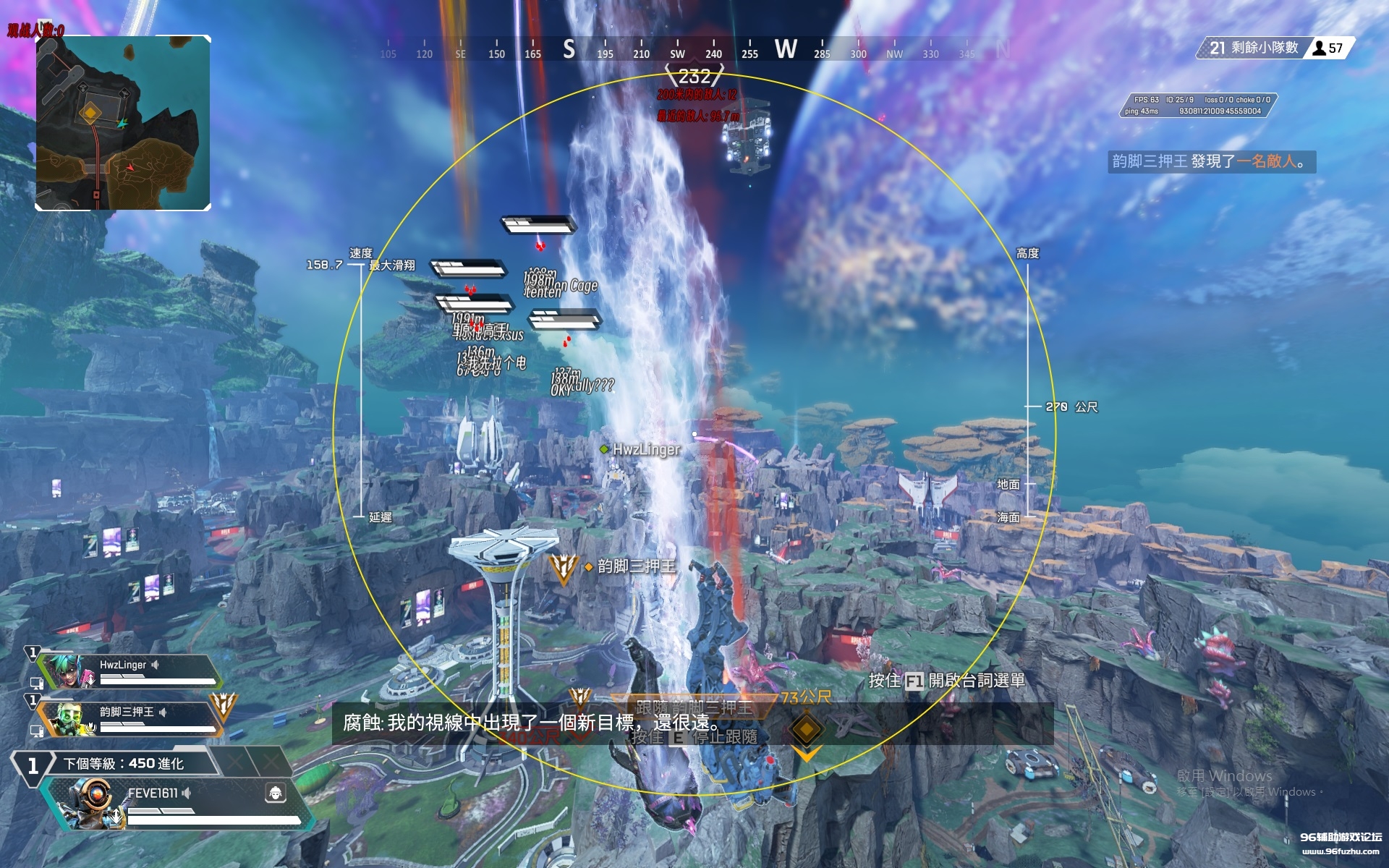Screen dimensions: 1389x868
Task: Click the speaker icon beside HwzLinger's name
Action: pos(156,665)
